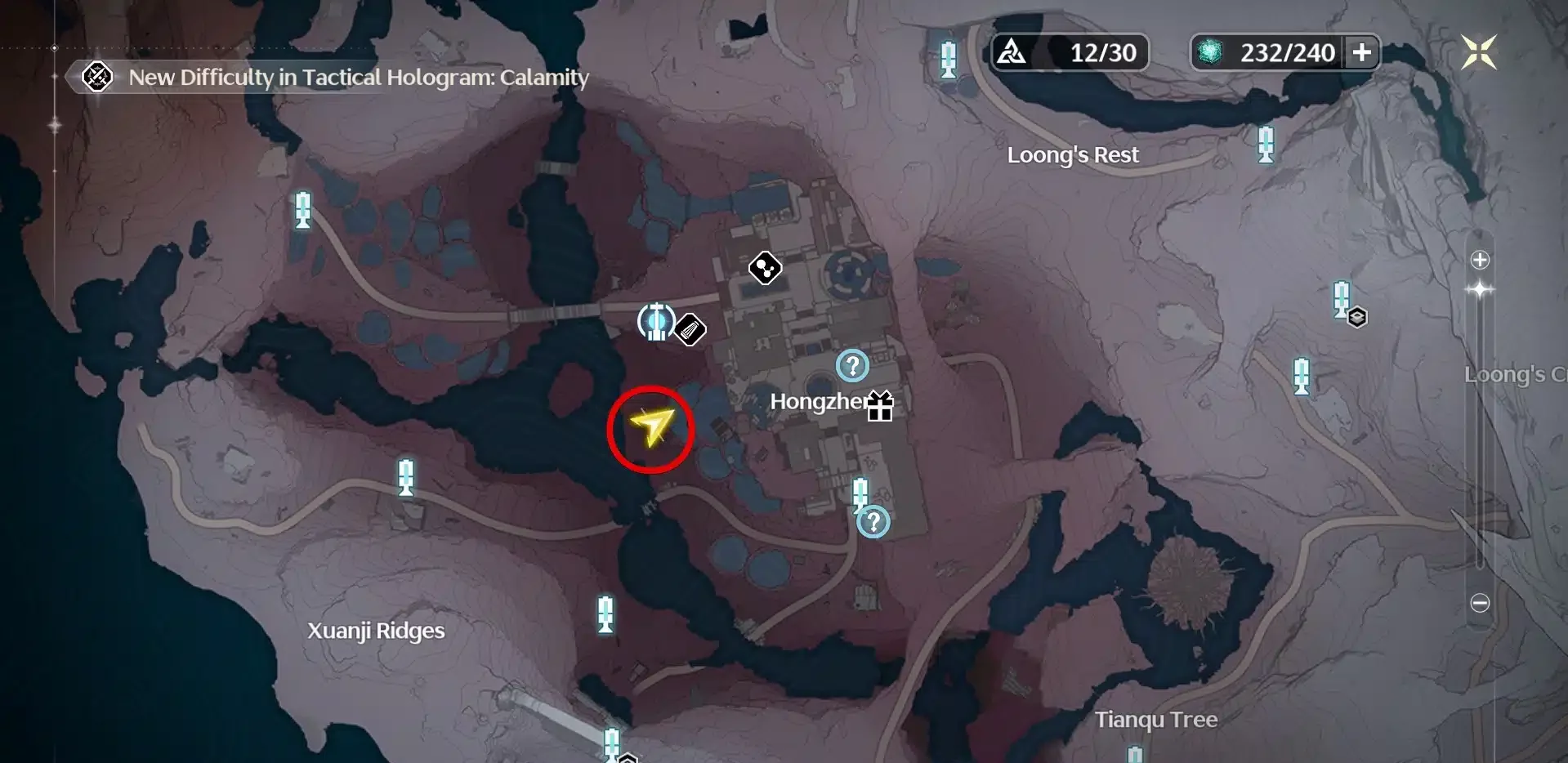Add more Waveplates with the plus button
The image size is (1568, 763).
(x=1362, y=52)
